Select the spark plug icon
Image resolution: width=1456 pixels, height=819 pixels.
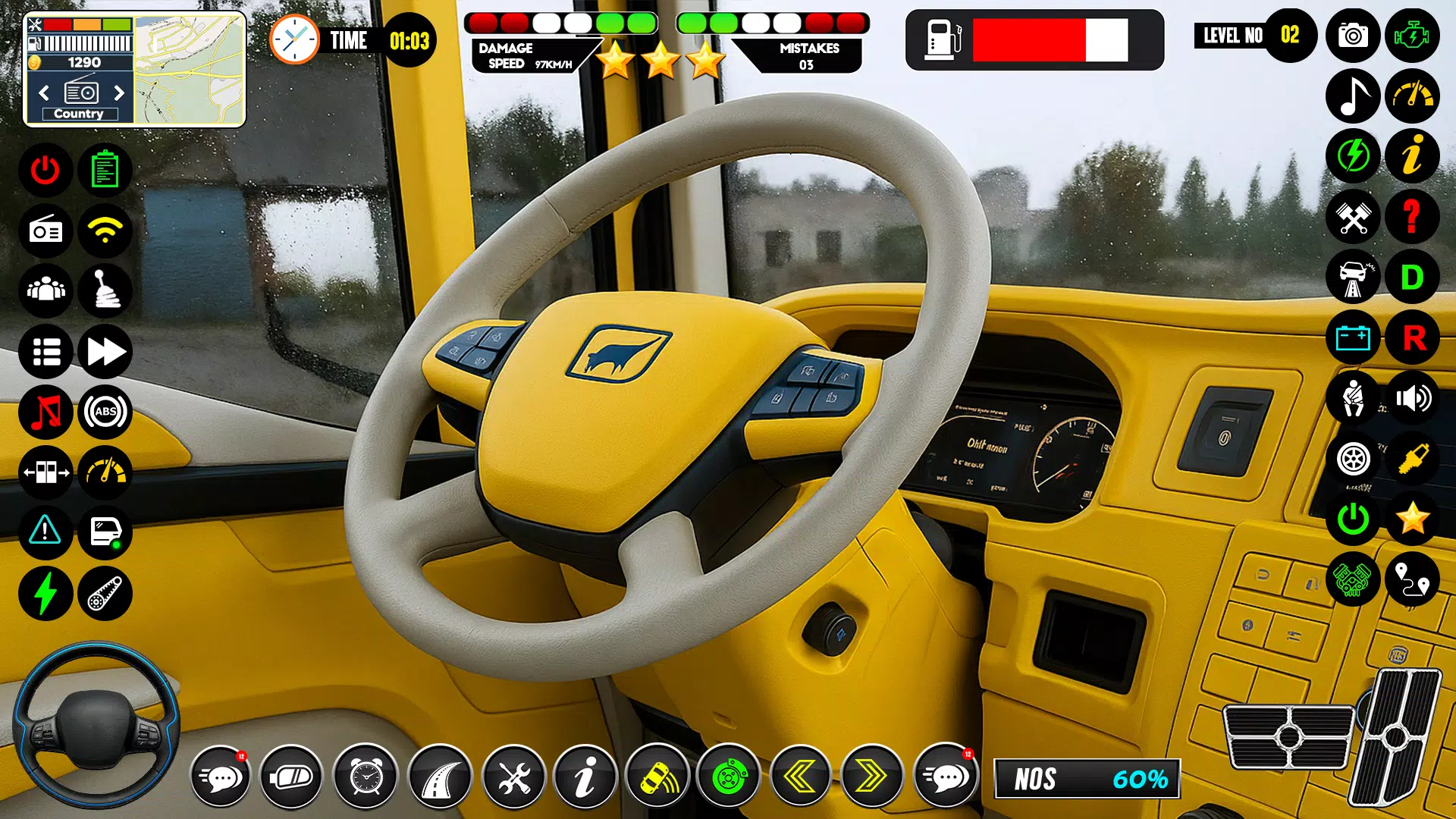point(1412,458)
